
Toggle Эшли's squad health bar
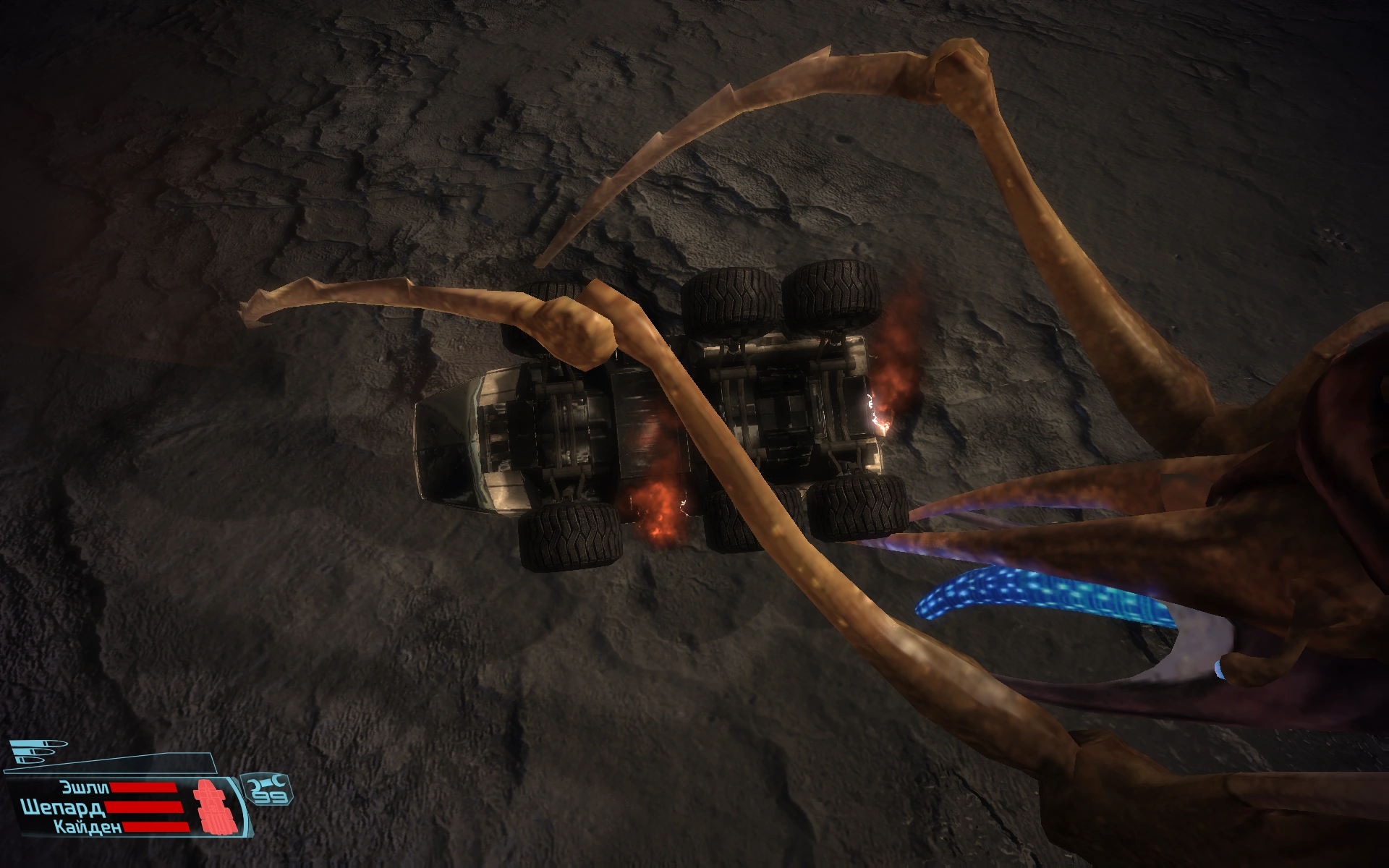[x=144, y=787]
